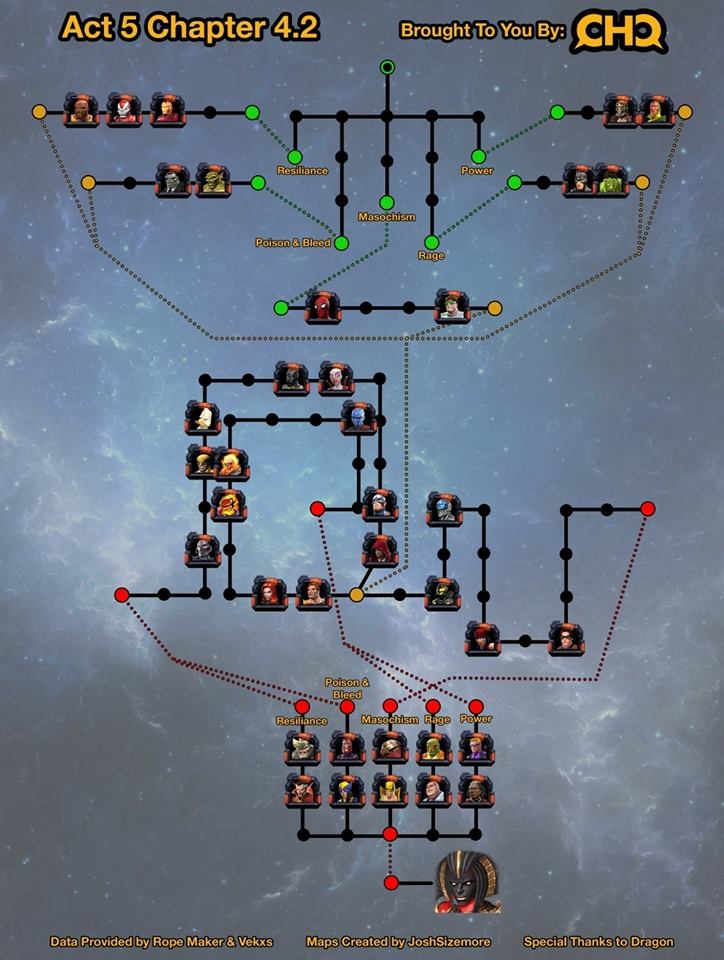
Task: Choose the green Masochism portal node
Action: [x=387, y=203]
